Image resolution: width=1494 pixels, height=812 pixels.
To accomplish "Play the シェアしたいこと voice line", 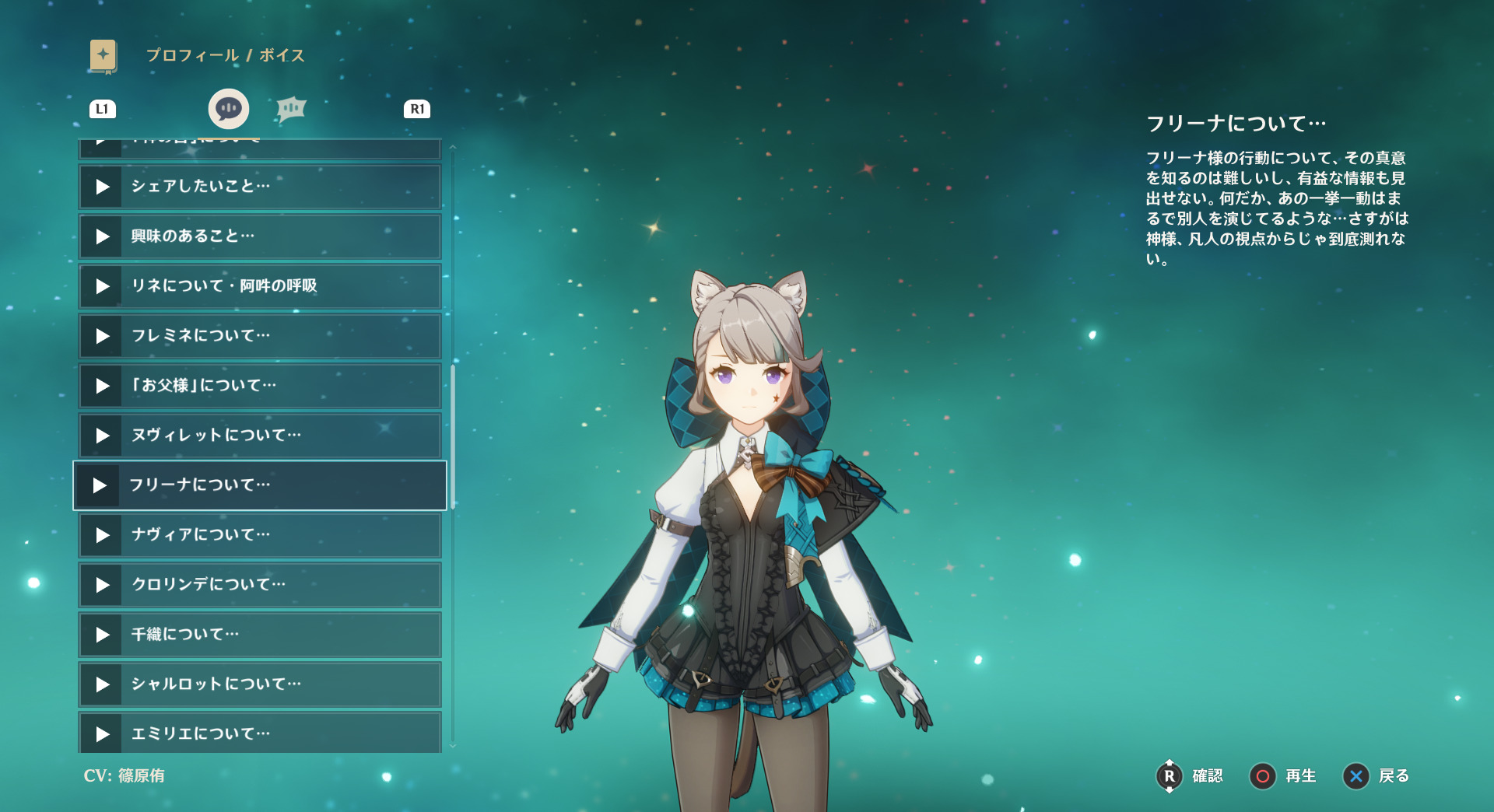I will coord(259,187).
